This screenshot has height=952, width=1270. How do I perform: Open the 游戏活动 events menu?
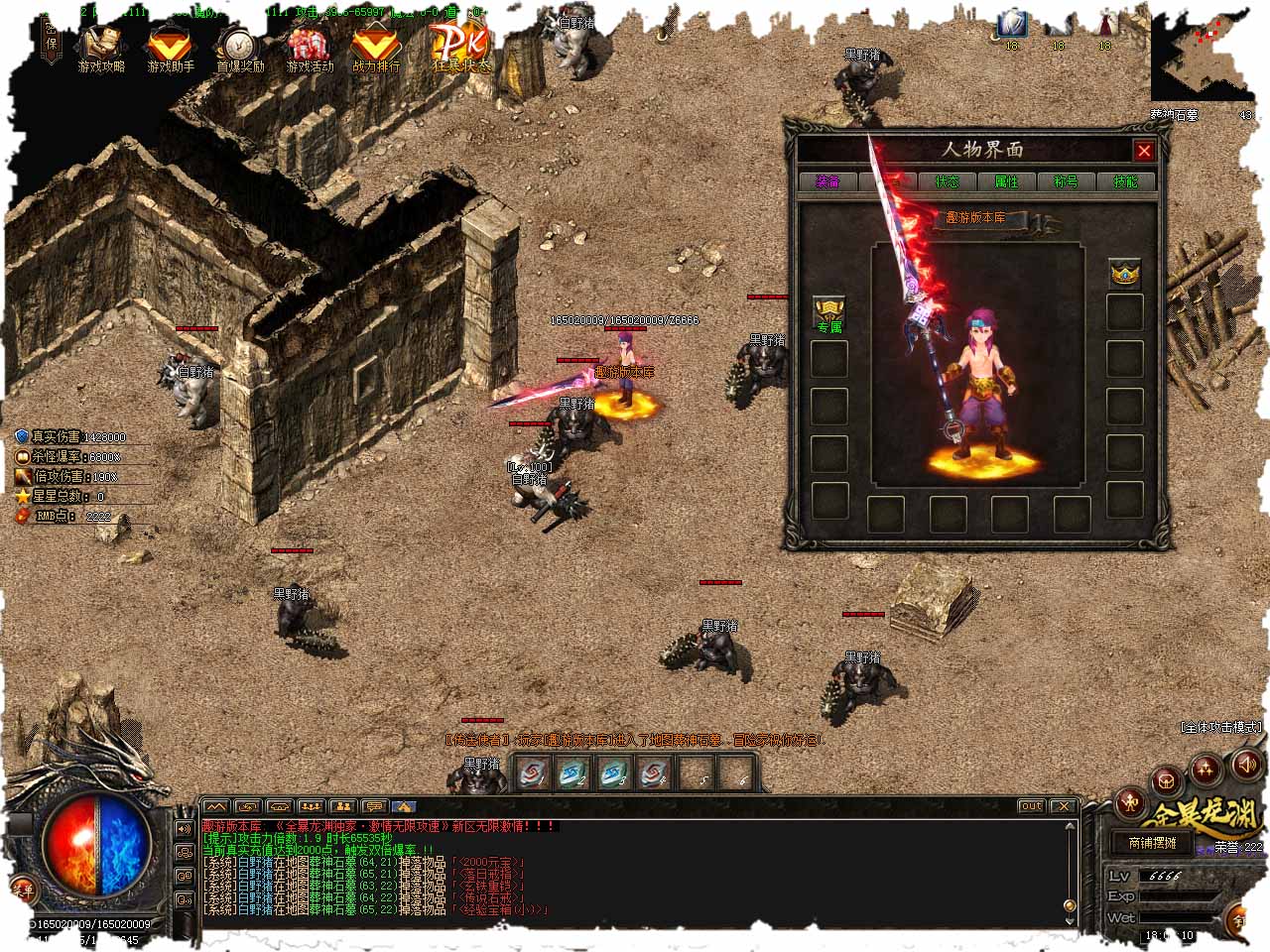(310, 48)
